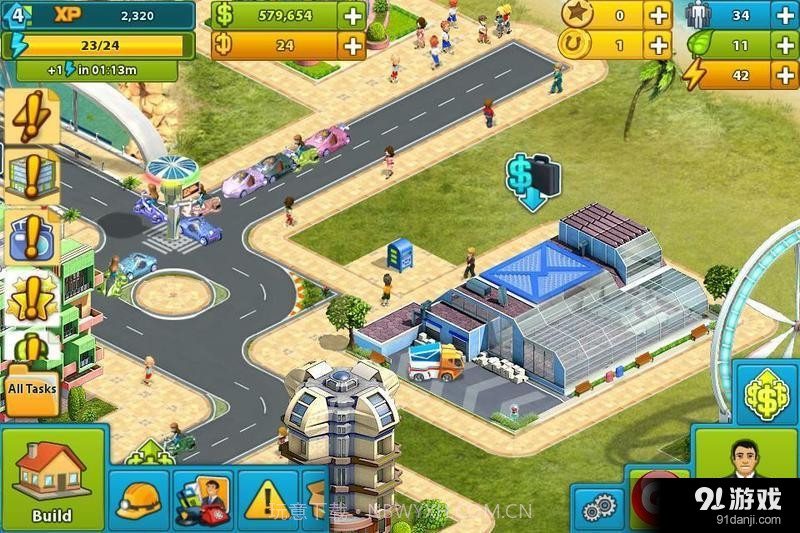Open the yellow warning triangle alerts
The height and width of the screenshot is (533, 800).
(x=267, y=499)
